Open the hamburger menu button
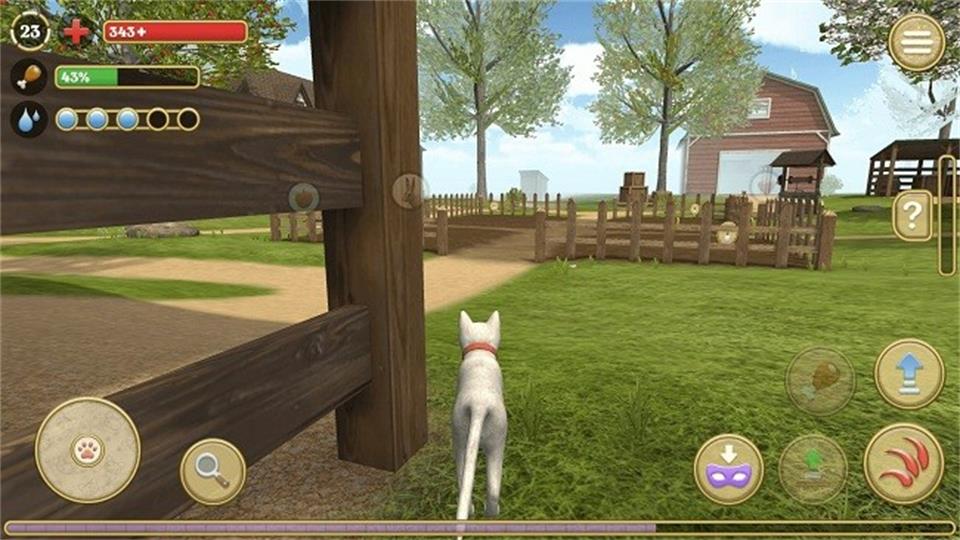Viewport: 960px width, 540px height. (x=916, y=43)
